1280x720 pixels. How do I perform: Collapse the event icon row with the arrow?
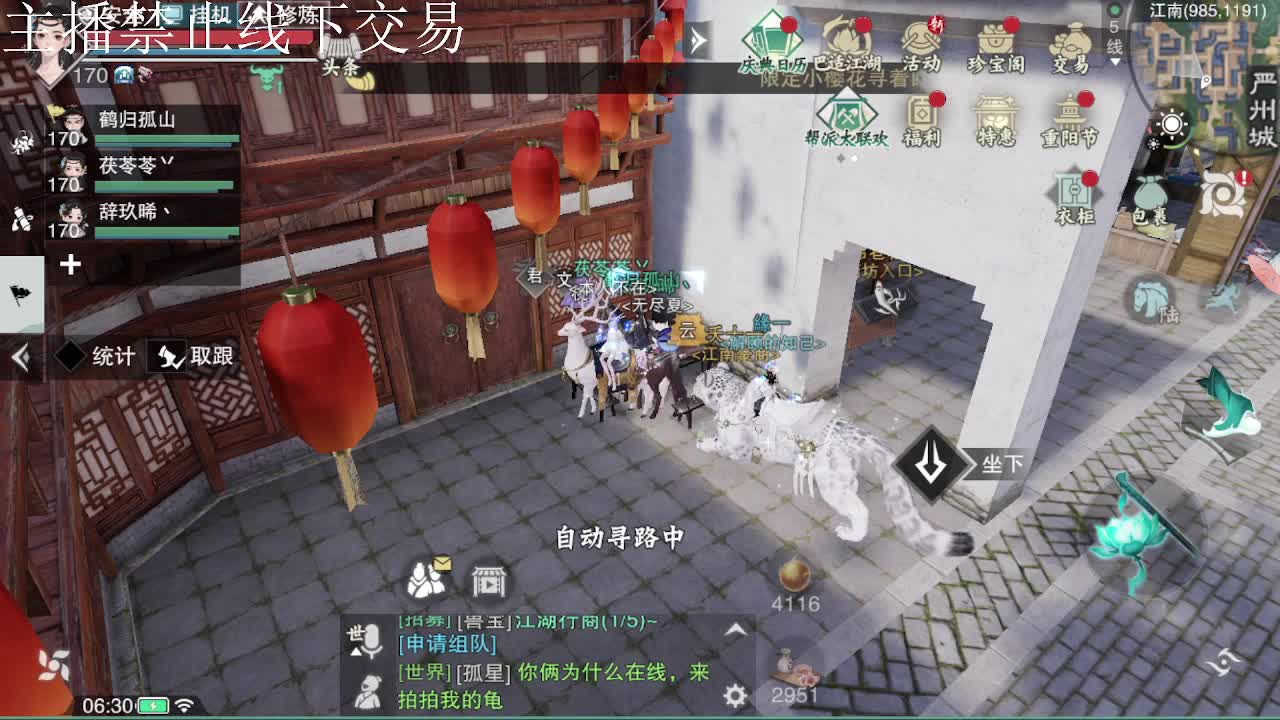pos(698,40)
